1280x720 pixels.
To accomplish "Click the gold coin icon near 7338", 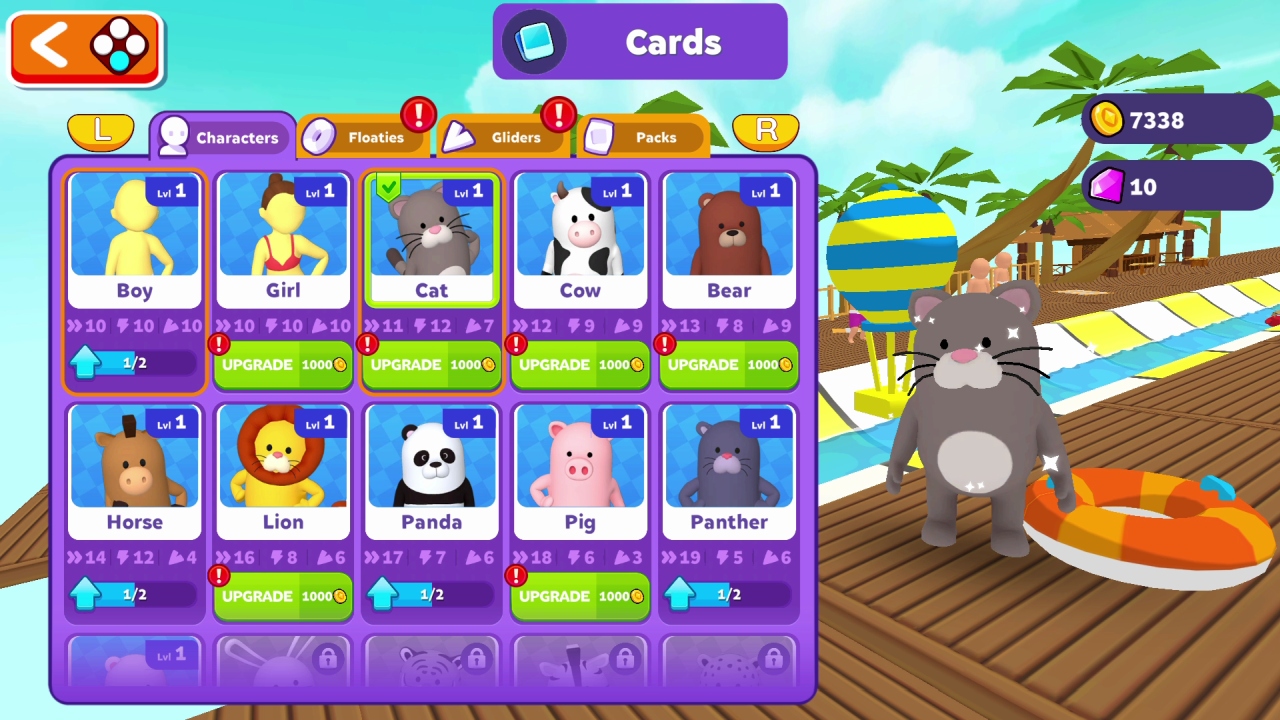I will coord(1106,120).
